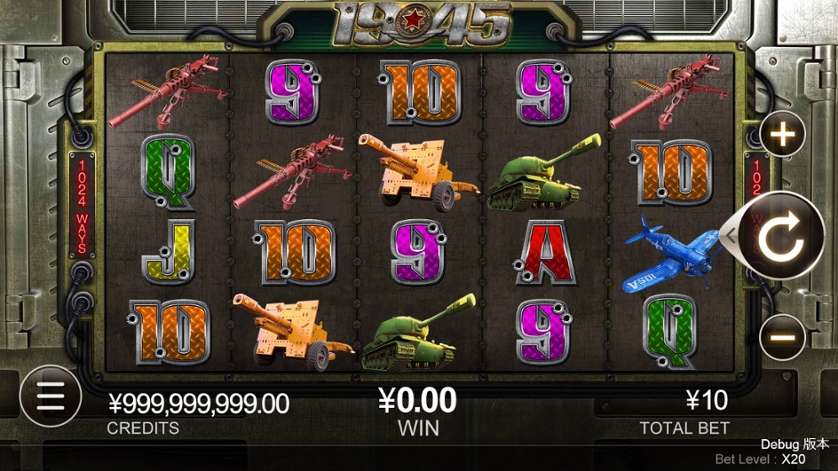Expand the small arrow beside the spin button

click(x=730, y=237)
